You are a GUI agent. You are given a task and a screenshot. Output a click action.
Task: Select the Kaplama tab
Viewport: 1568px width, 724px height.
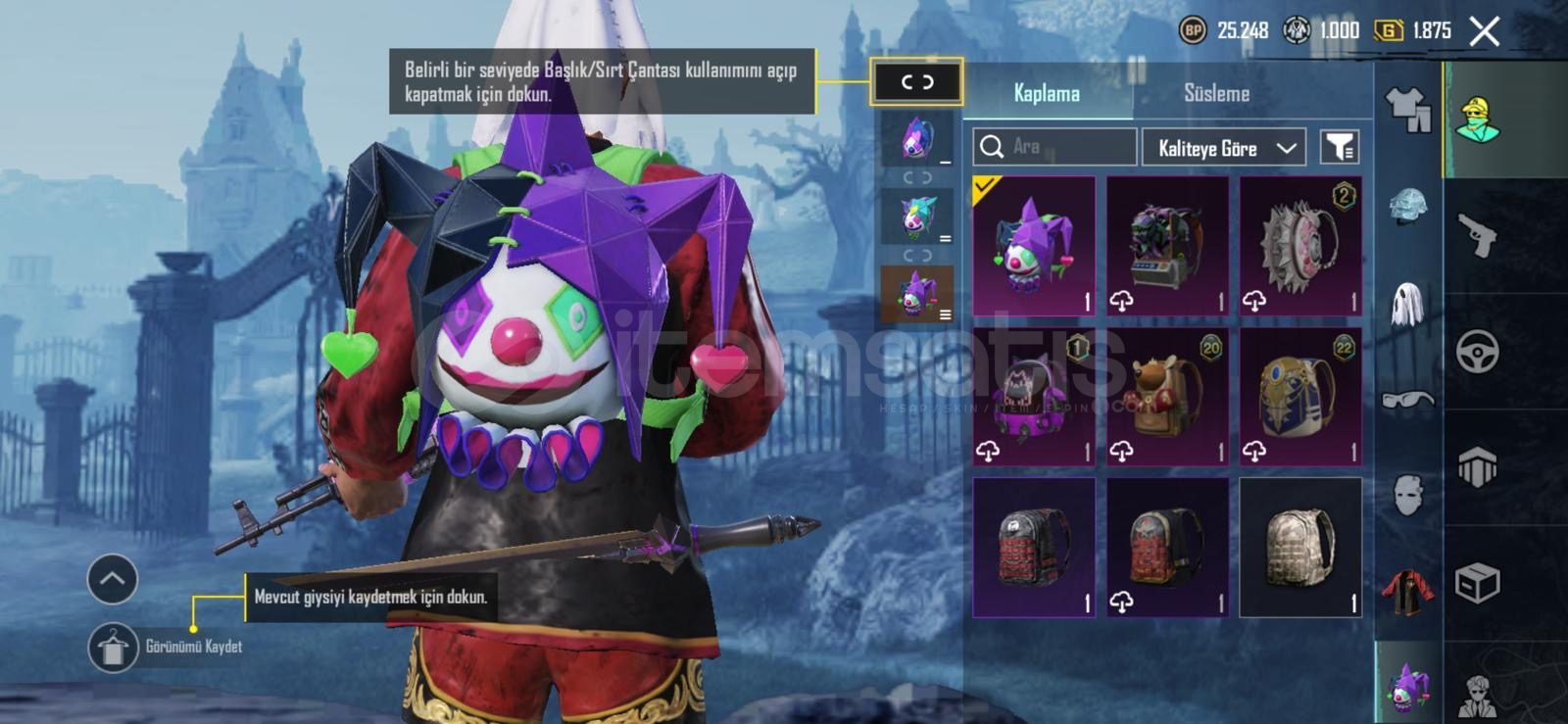coord(1047,94)
